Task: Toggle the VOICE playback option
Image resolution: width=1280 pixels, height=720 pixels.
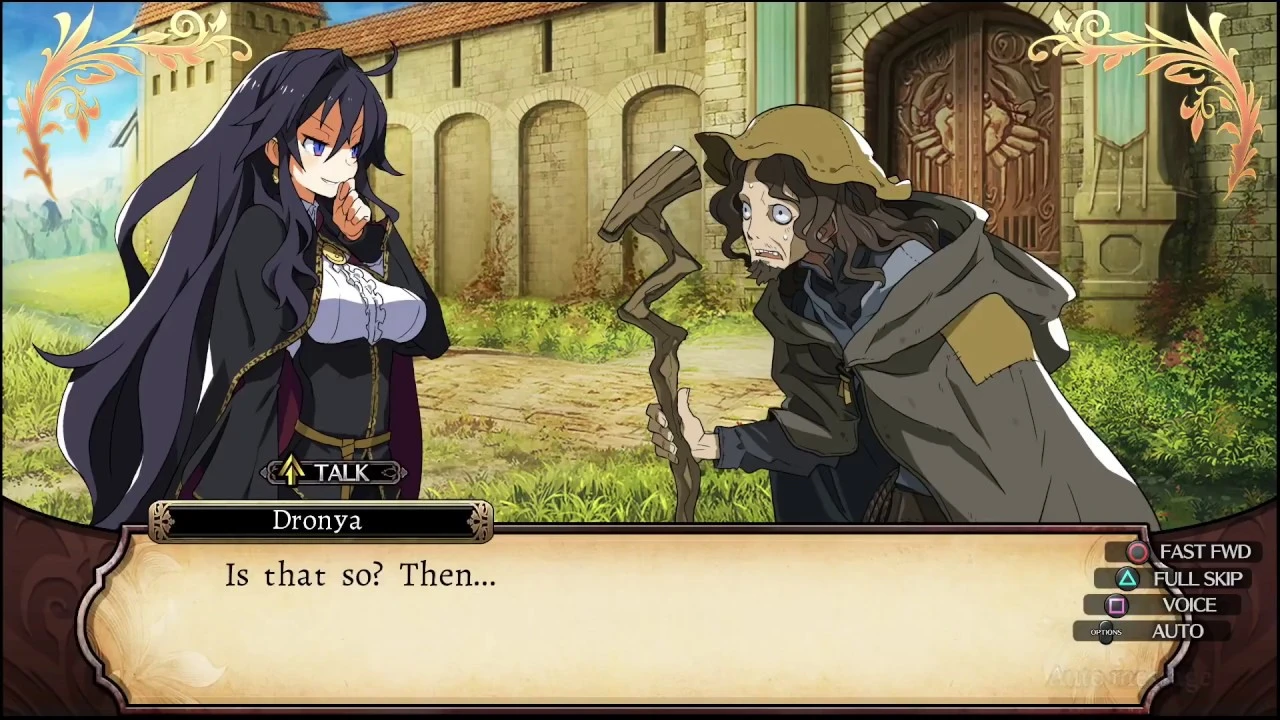Action: [1189, 605]
